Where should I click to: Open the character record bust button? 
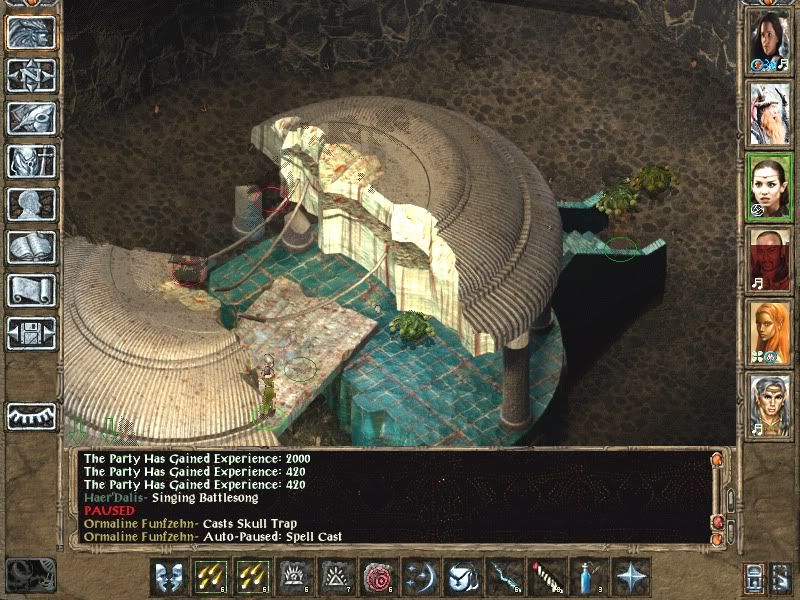click(31, 204)
